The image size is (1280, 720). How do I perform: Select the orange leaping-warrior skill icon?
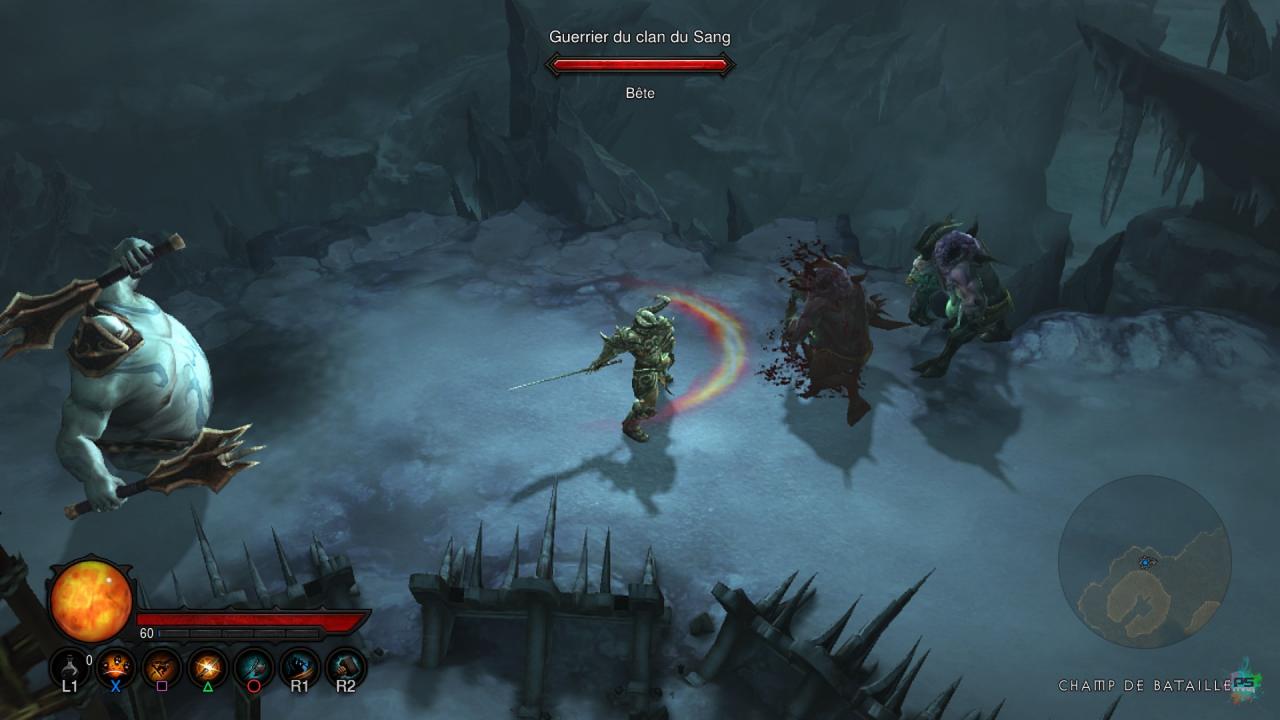[x=161, y=666]
